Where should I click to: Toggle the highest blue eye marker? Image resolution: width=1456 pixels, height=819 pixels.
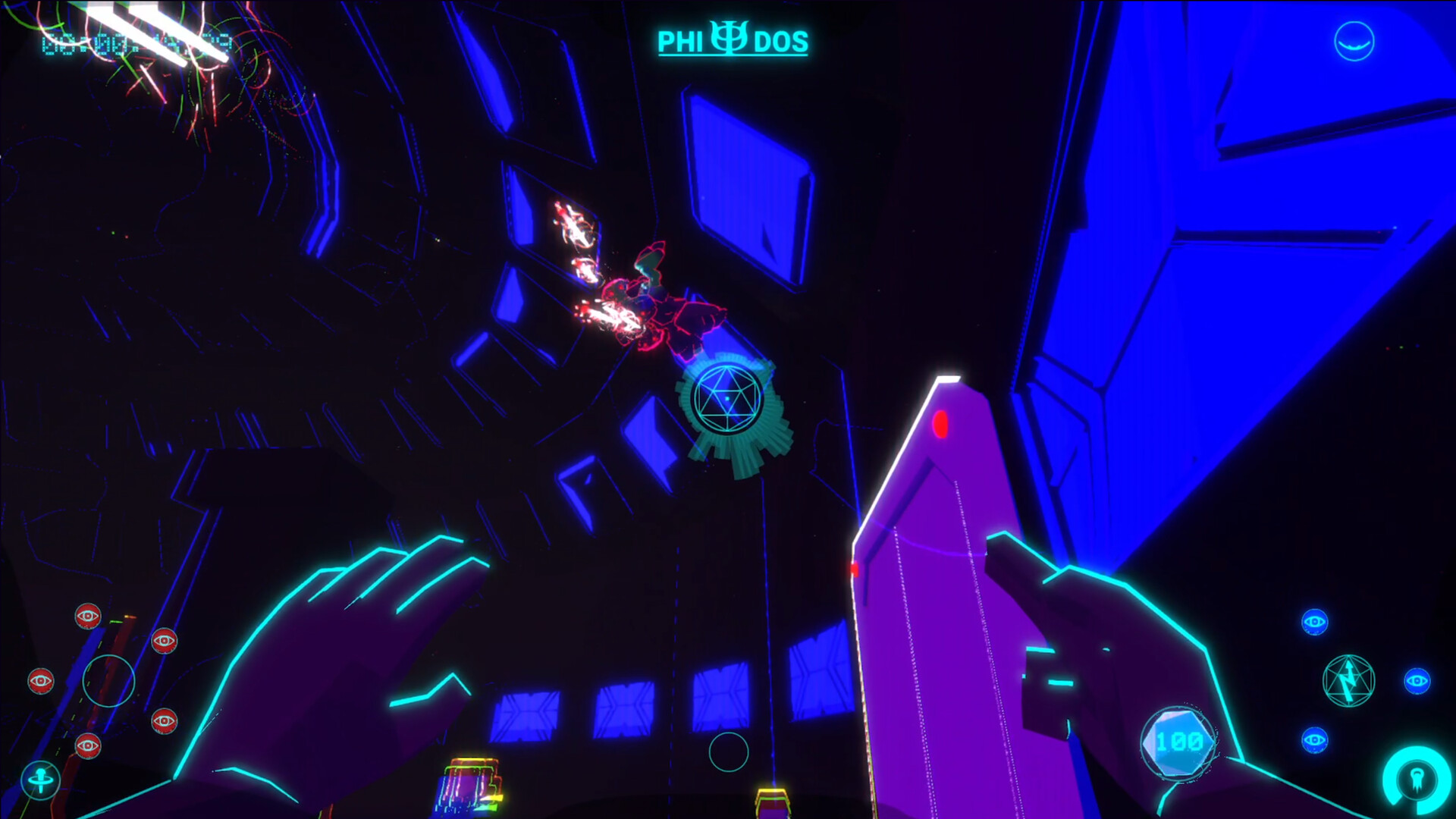pyautogui.click(x=1313, y=622)
